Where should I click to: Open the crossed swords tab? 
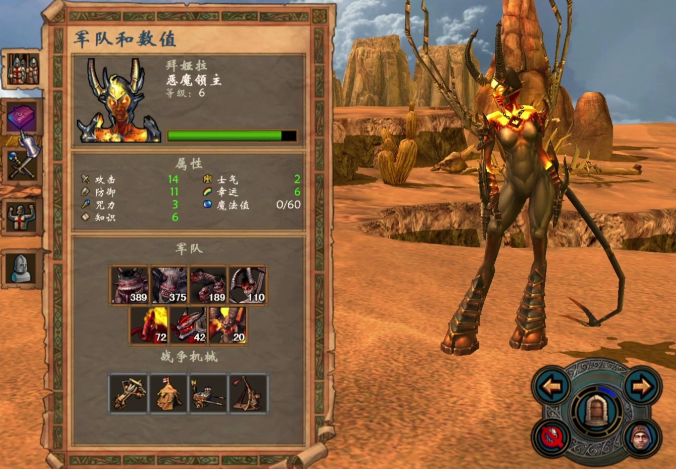21,165
